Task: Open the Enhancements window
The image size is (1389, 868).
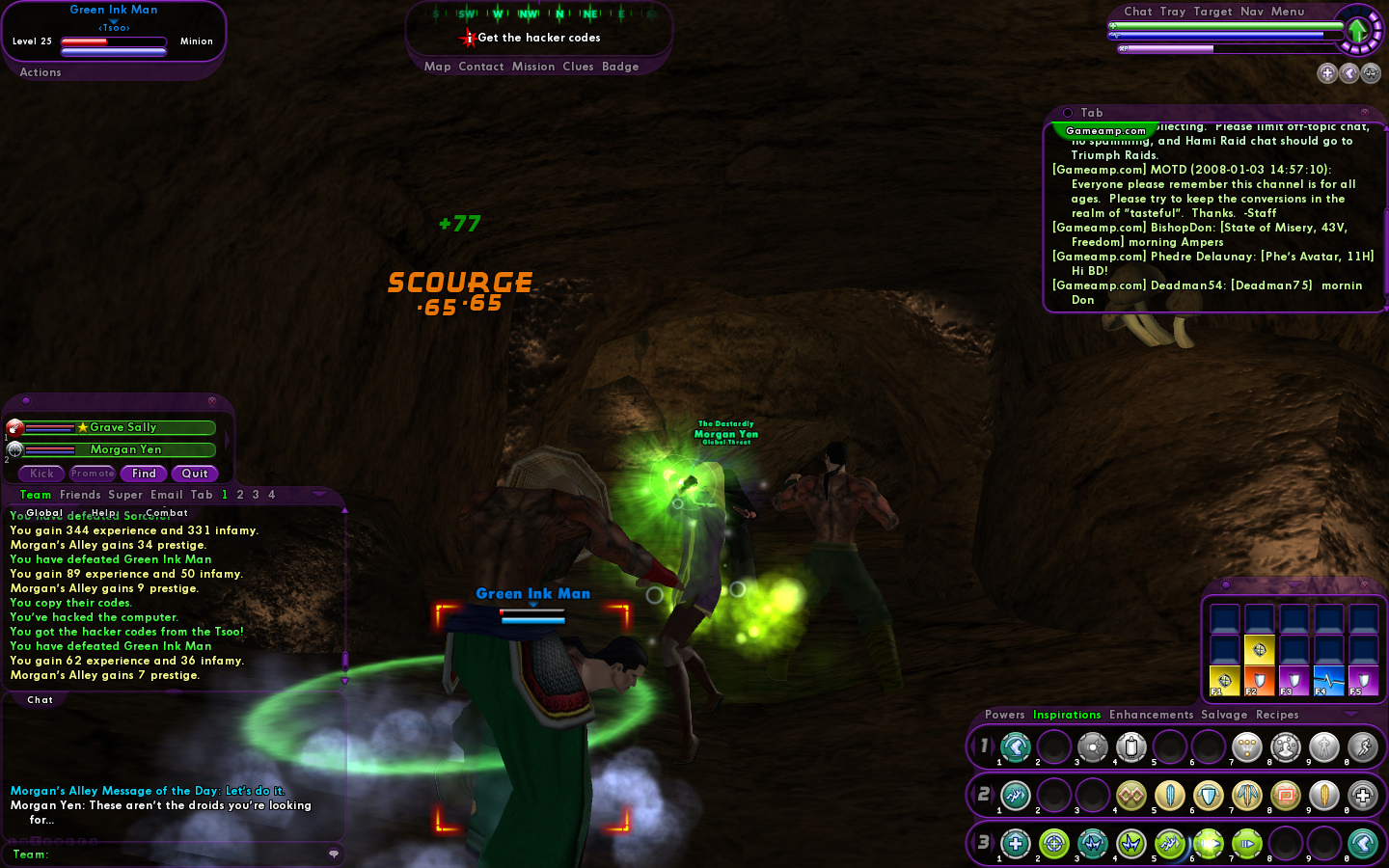Action: [1151, 715]
